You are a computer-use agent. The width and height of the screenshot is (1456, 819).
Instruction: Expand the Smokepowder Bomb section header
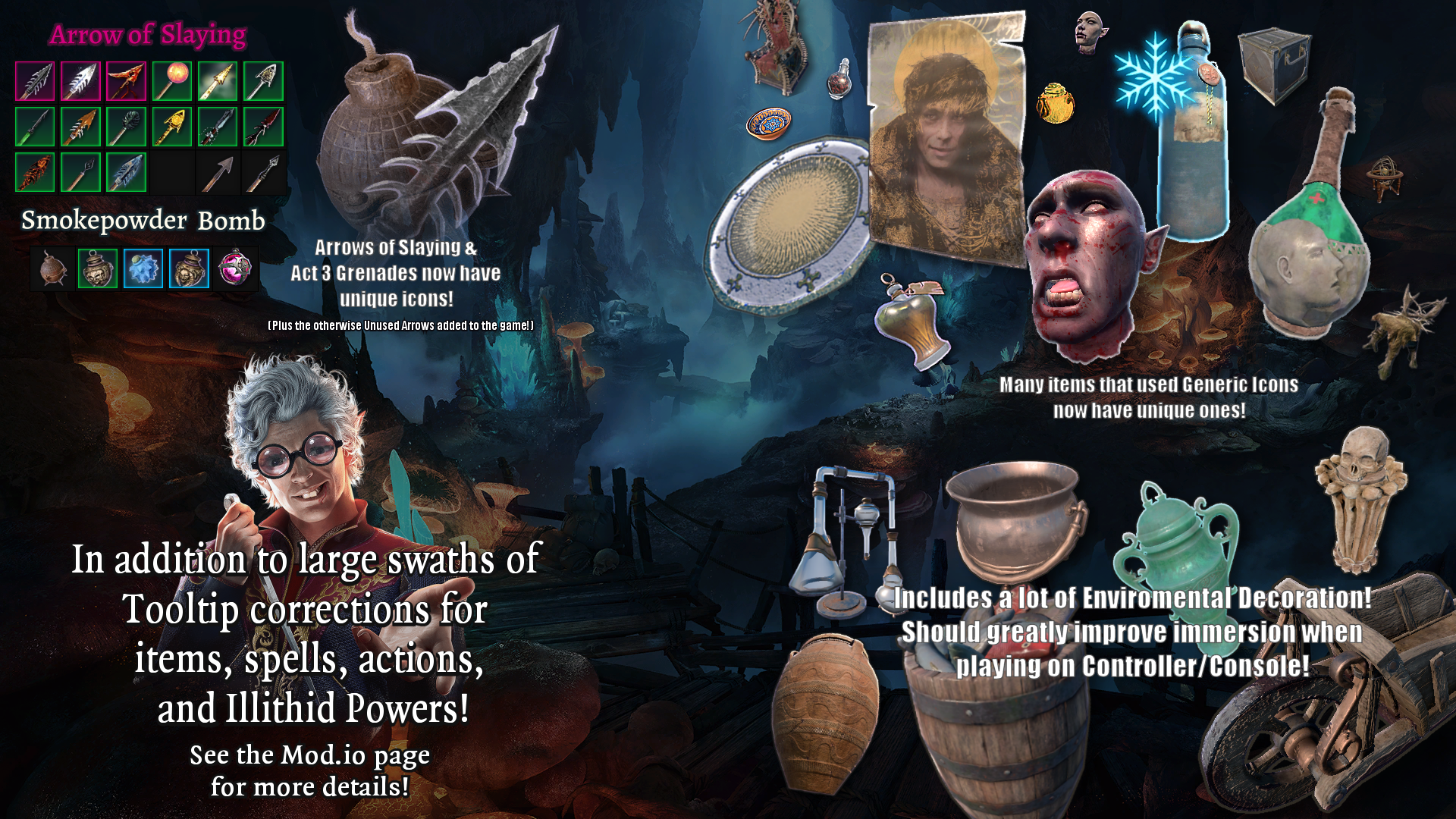coord(143,222)
